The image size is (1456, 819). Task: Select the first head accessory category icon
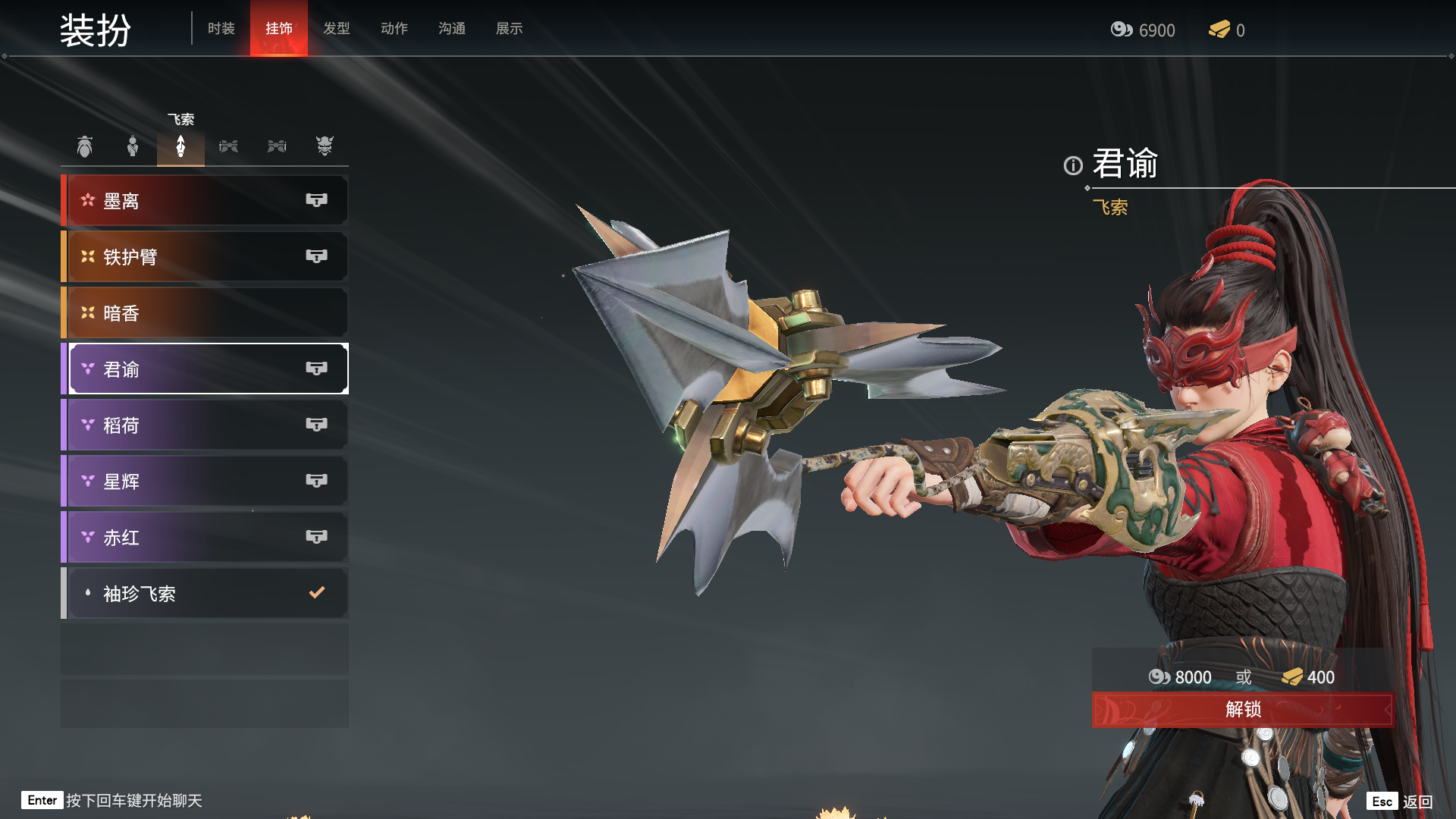(x=85, y=146)
